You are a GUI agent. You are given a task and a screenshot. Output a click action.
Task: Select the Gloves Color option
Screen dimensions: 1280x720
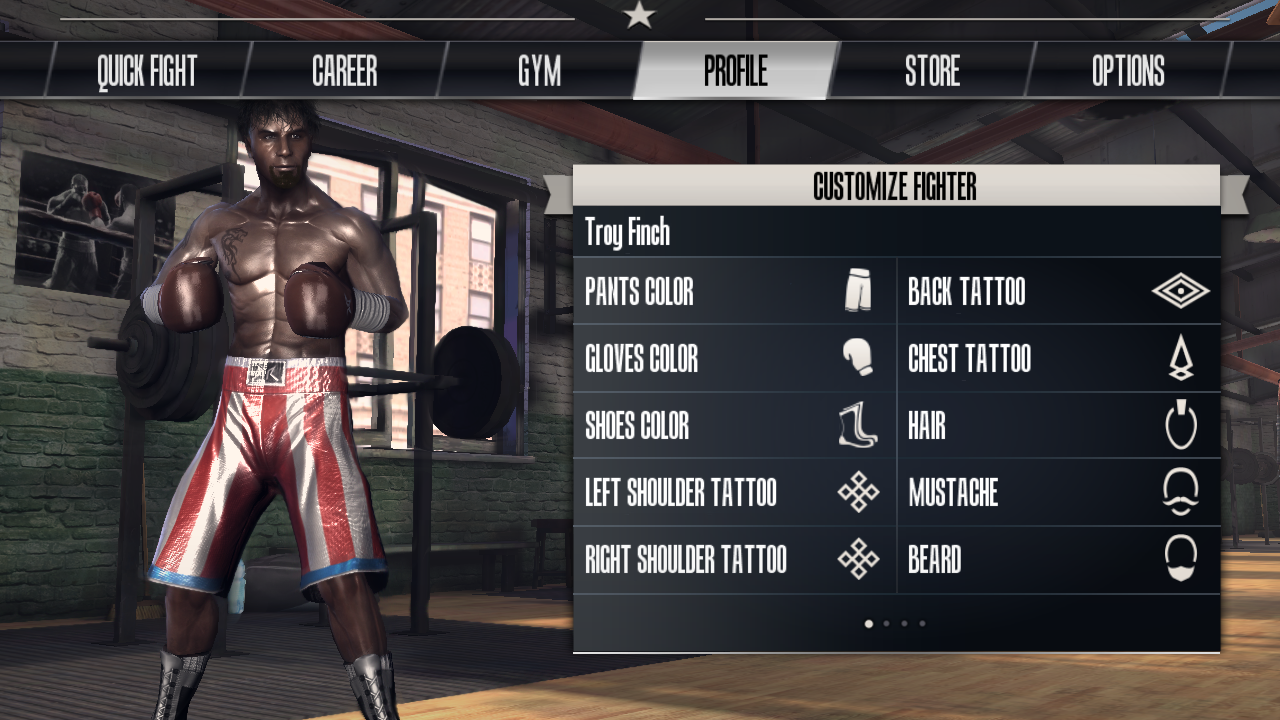[734, 359]
